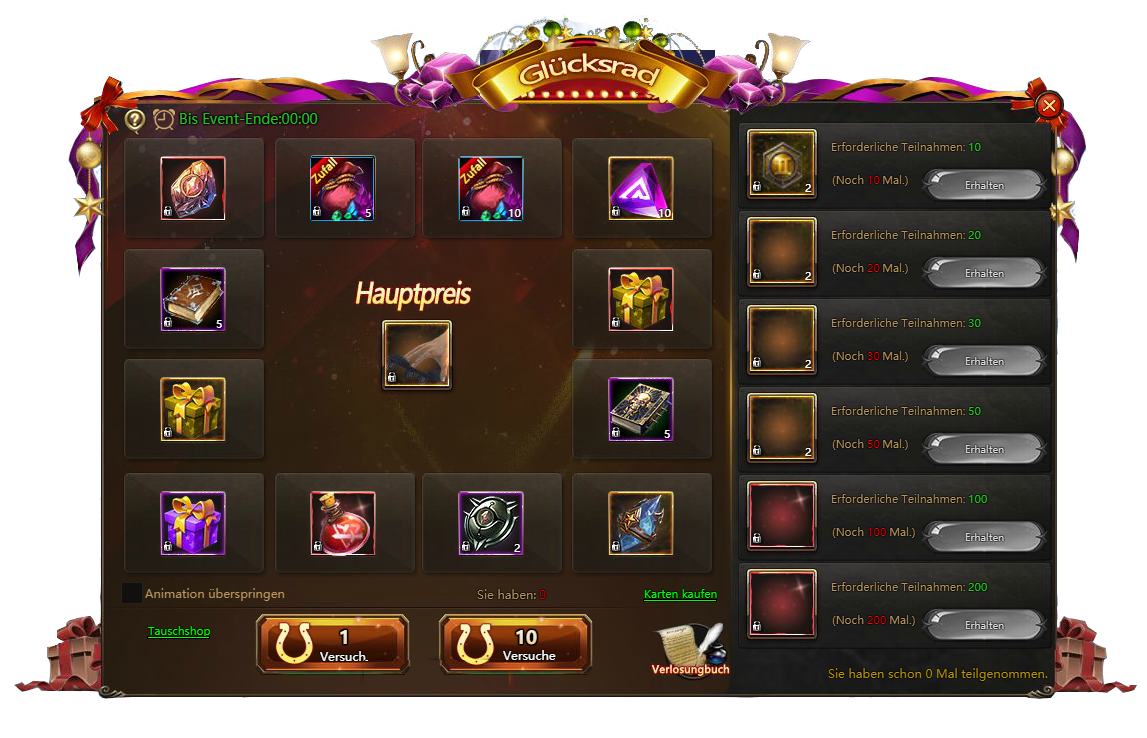Close the Glücksrad window
The width and height of the screenshot is (1147, 738).
1049,105
